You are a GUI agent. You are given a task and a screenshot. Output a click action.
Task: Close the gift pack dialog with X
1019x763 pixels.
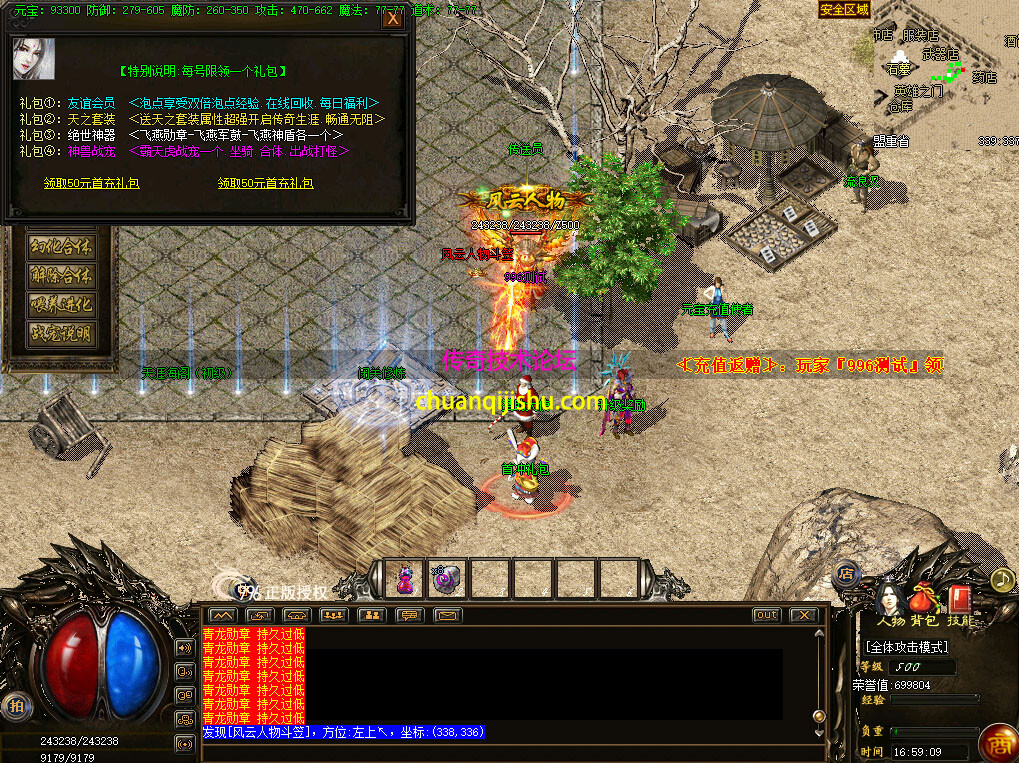tap(393, 19)
